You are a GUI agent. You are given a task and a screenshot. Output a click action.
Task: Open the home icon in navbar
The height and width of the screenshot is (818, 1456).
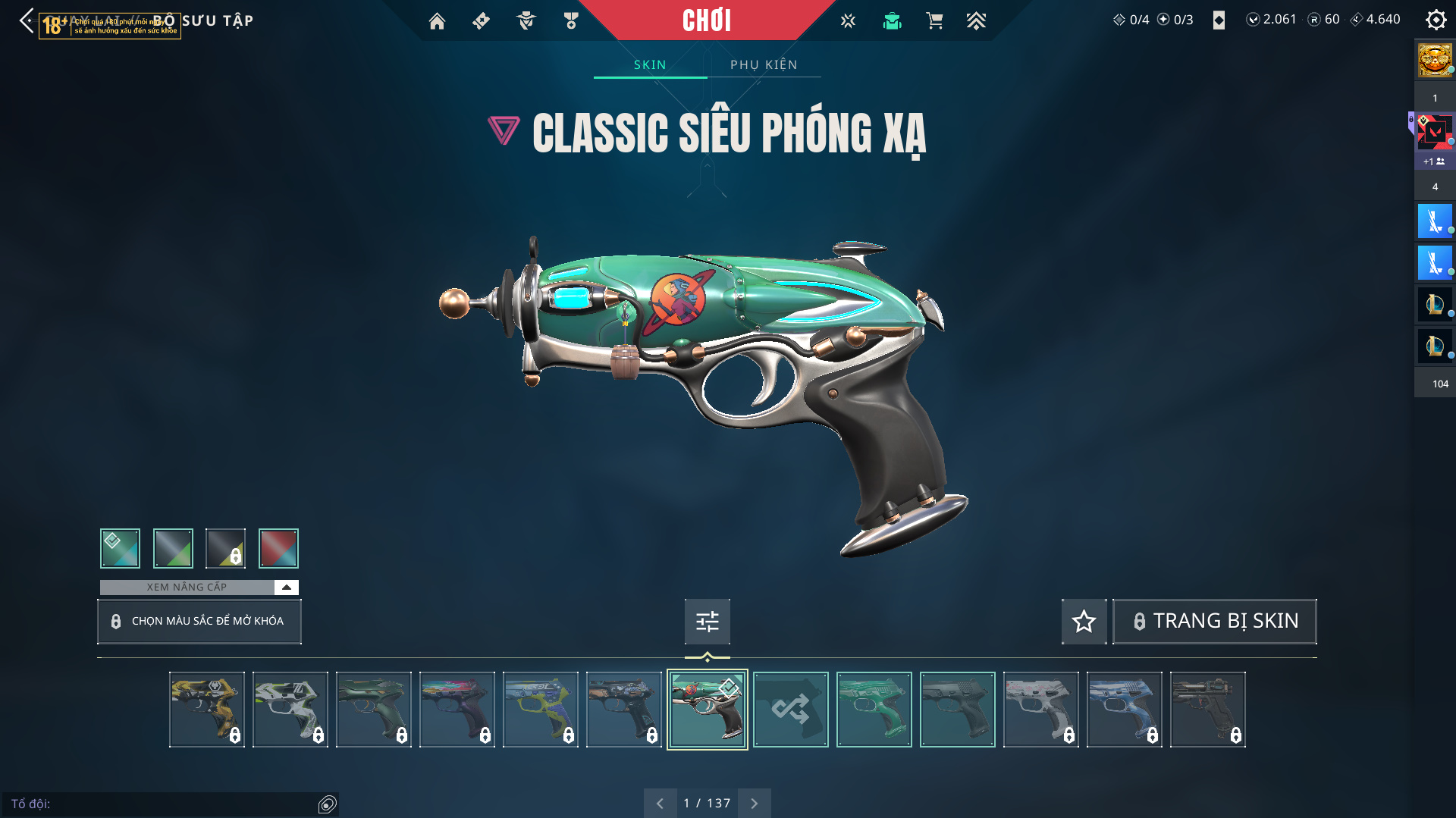(x=437, y=21)
